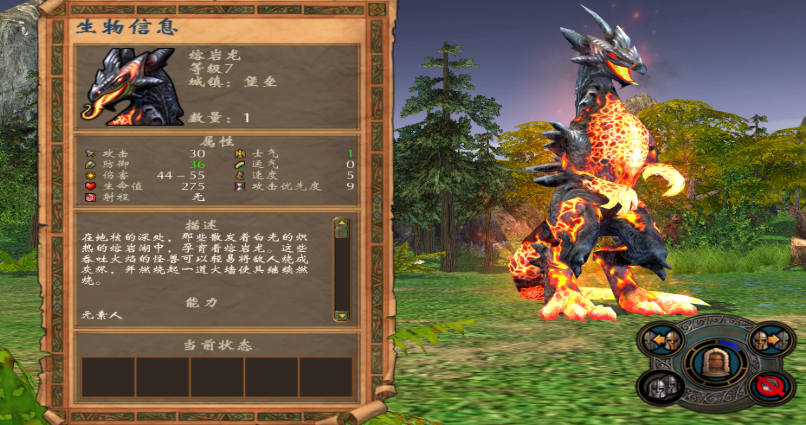Screen dimensions: 806x425
Task: Click the grey twin helmets button
Action: pyautogui.click(x=659, y=385)
